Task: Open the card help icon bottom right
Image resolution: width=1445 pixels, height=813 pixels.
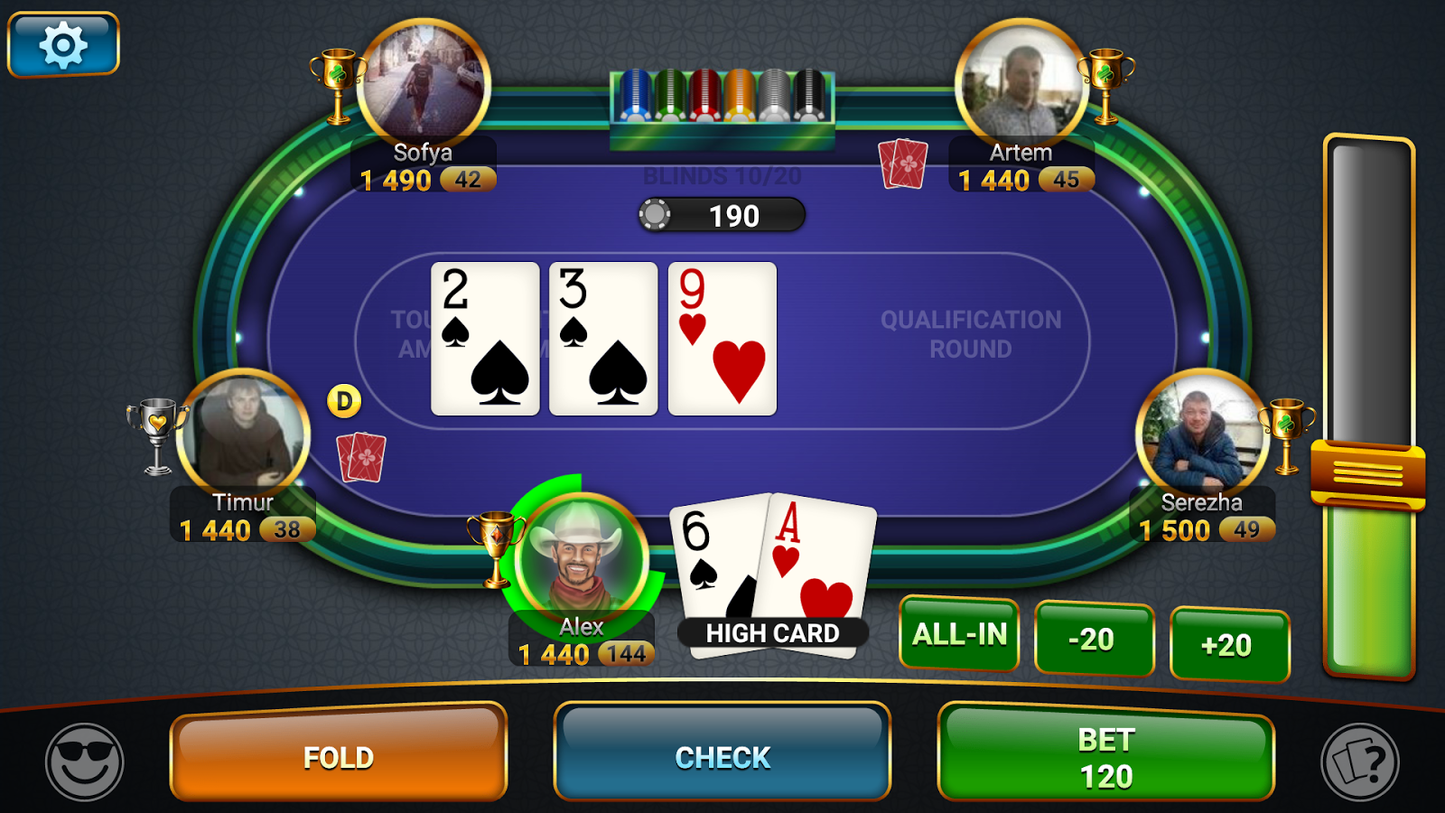Action: point(1360,762)
